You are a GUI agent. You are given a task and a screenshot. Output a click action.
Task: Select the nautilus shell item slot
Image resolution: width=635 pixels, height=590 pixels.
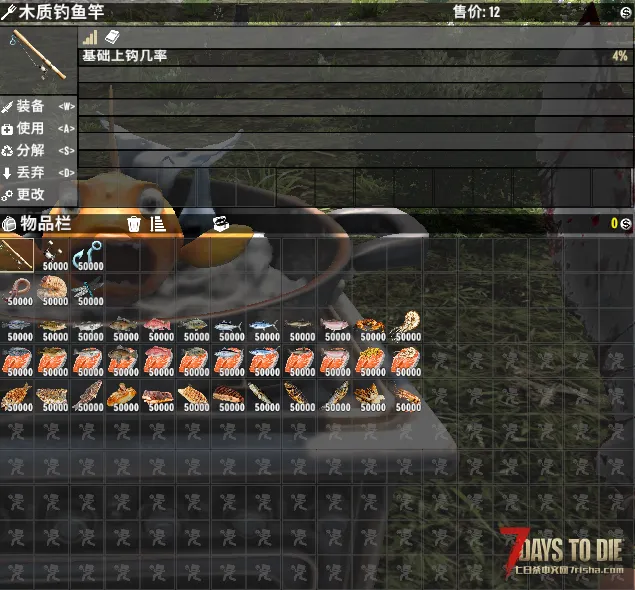[406, 327]
